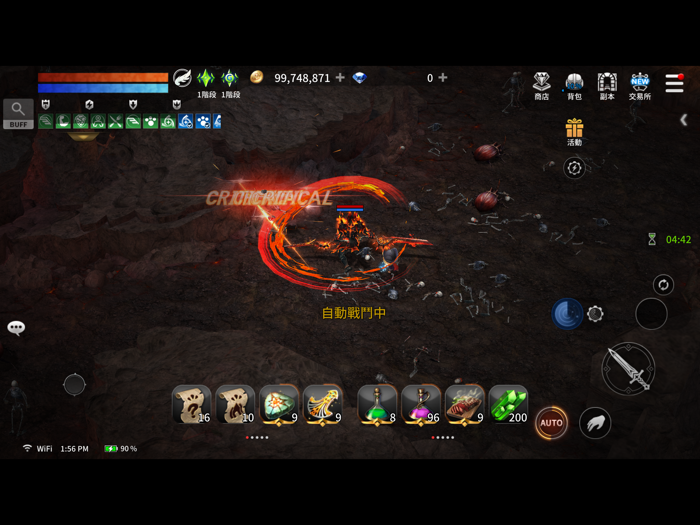
Task: Use the green potion with 8 left
Action: [x=377, y=405]
